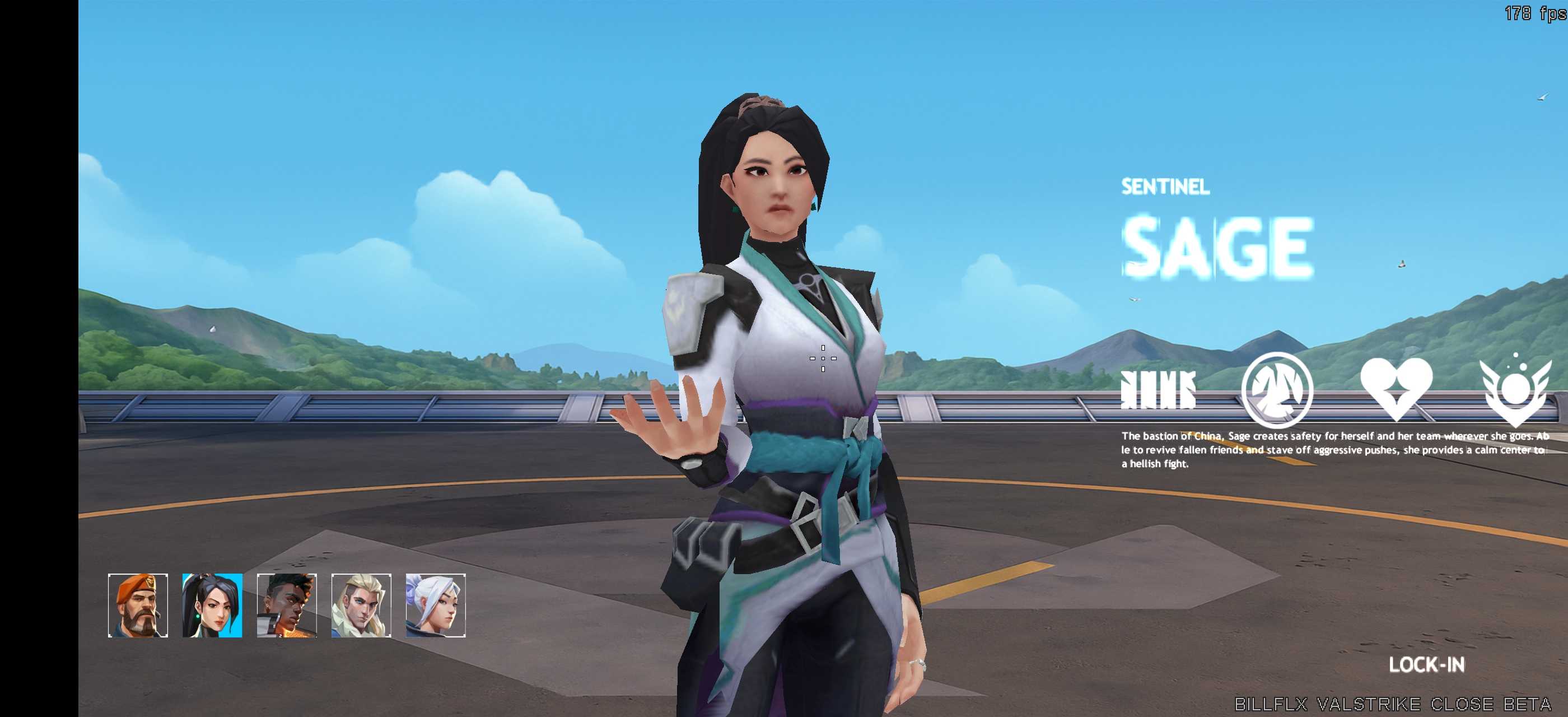Image resolution: width=1568 pixels, height=717 pixels.
Task: View Sage's Slow Orb ability icon
Action: [x=1277, y=389]
